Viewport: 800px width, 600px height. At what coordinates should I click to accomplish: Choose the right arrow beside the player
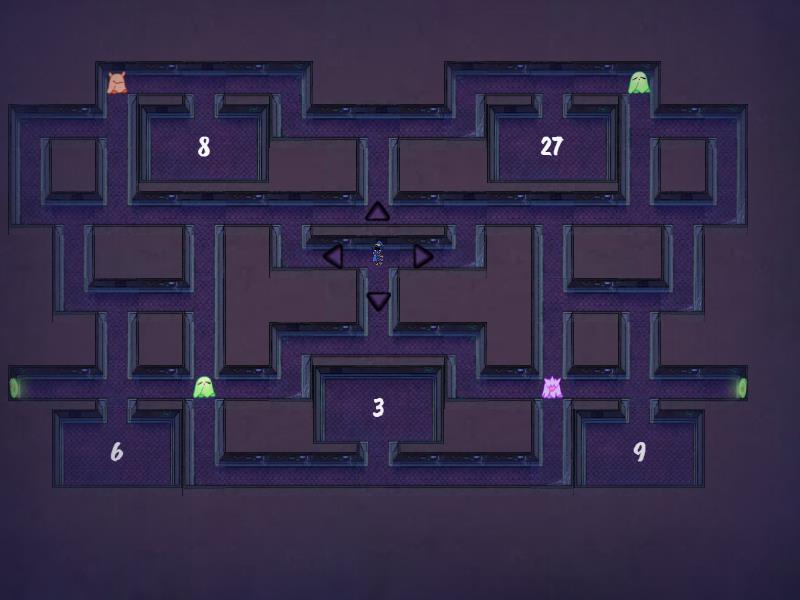[x=422, y=256]
